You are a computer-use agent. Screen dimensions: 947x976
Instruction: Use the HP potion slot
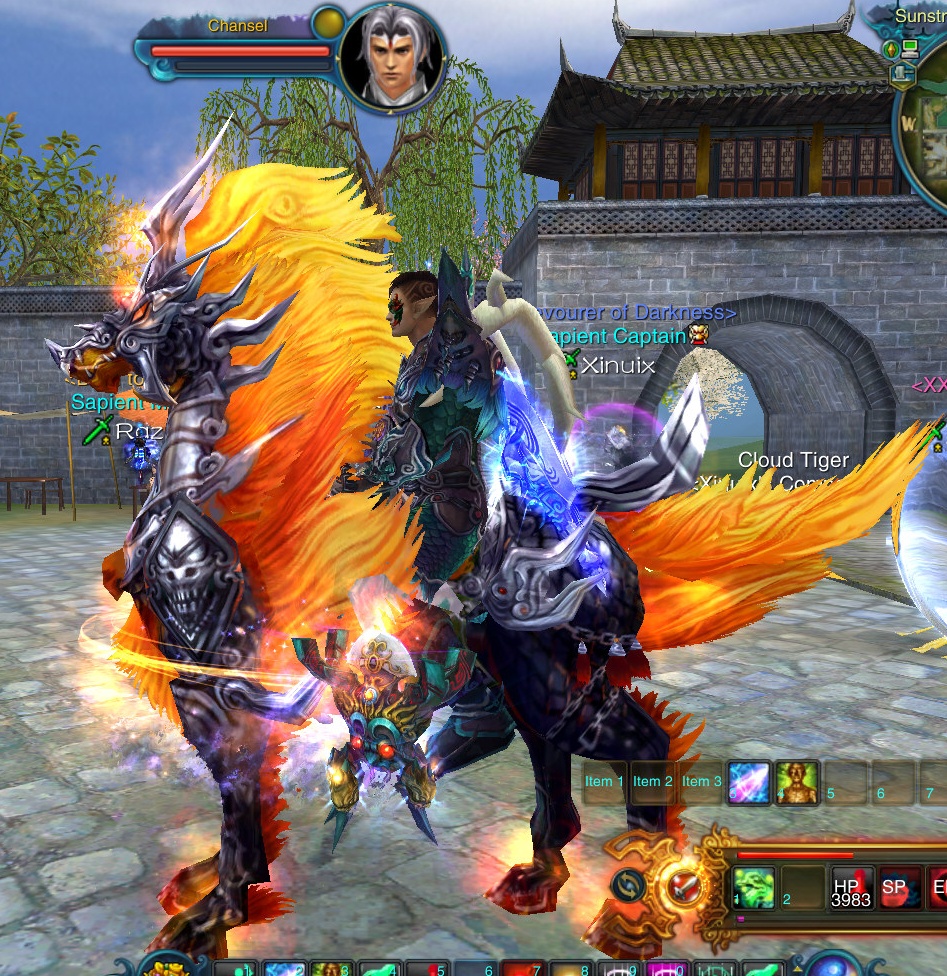click(x=852, y=887)
